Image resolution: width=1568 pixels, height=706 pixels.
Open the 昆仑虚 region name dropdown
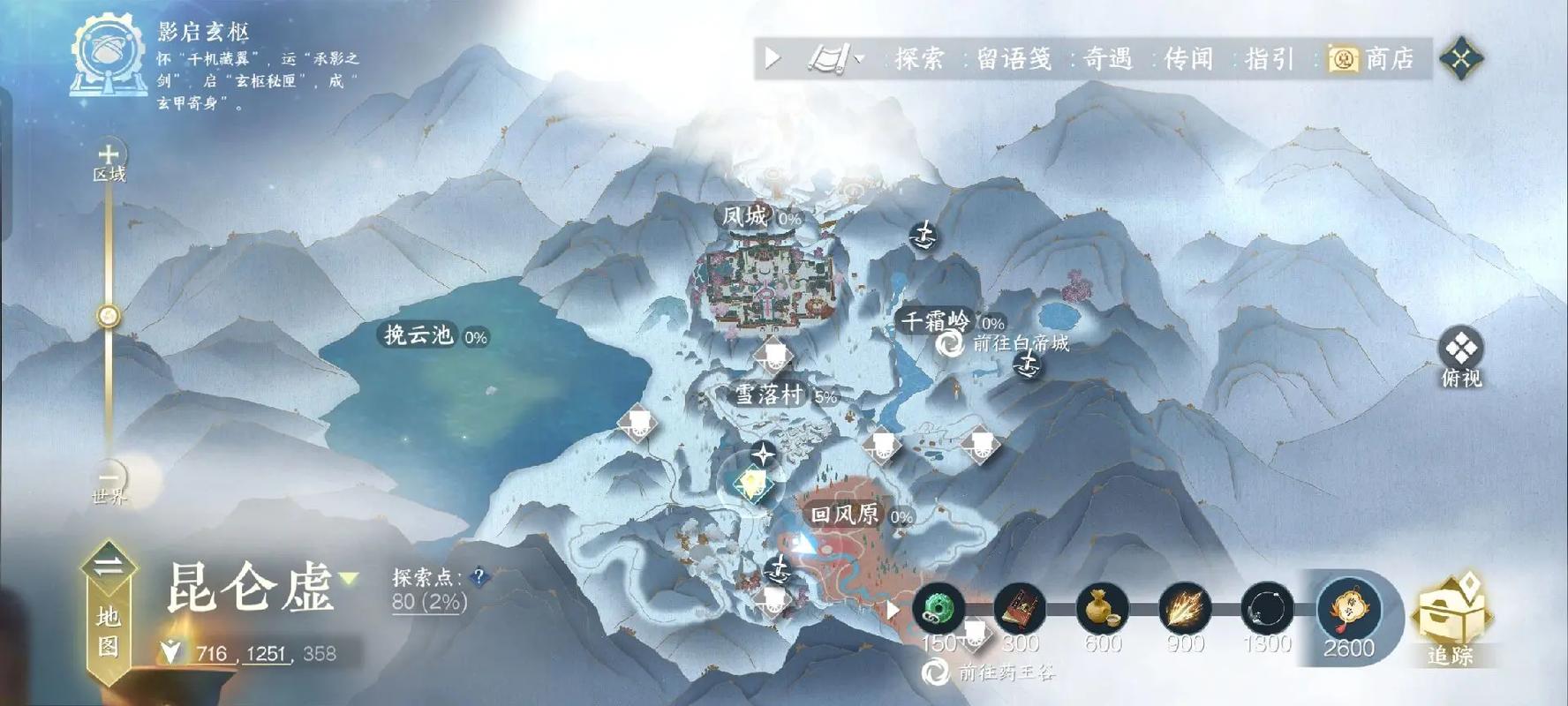pyautogui.click(x=347, y=577)
